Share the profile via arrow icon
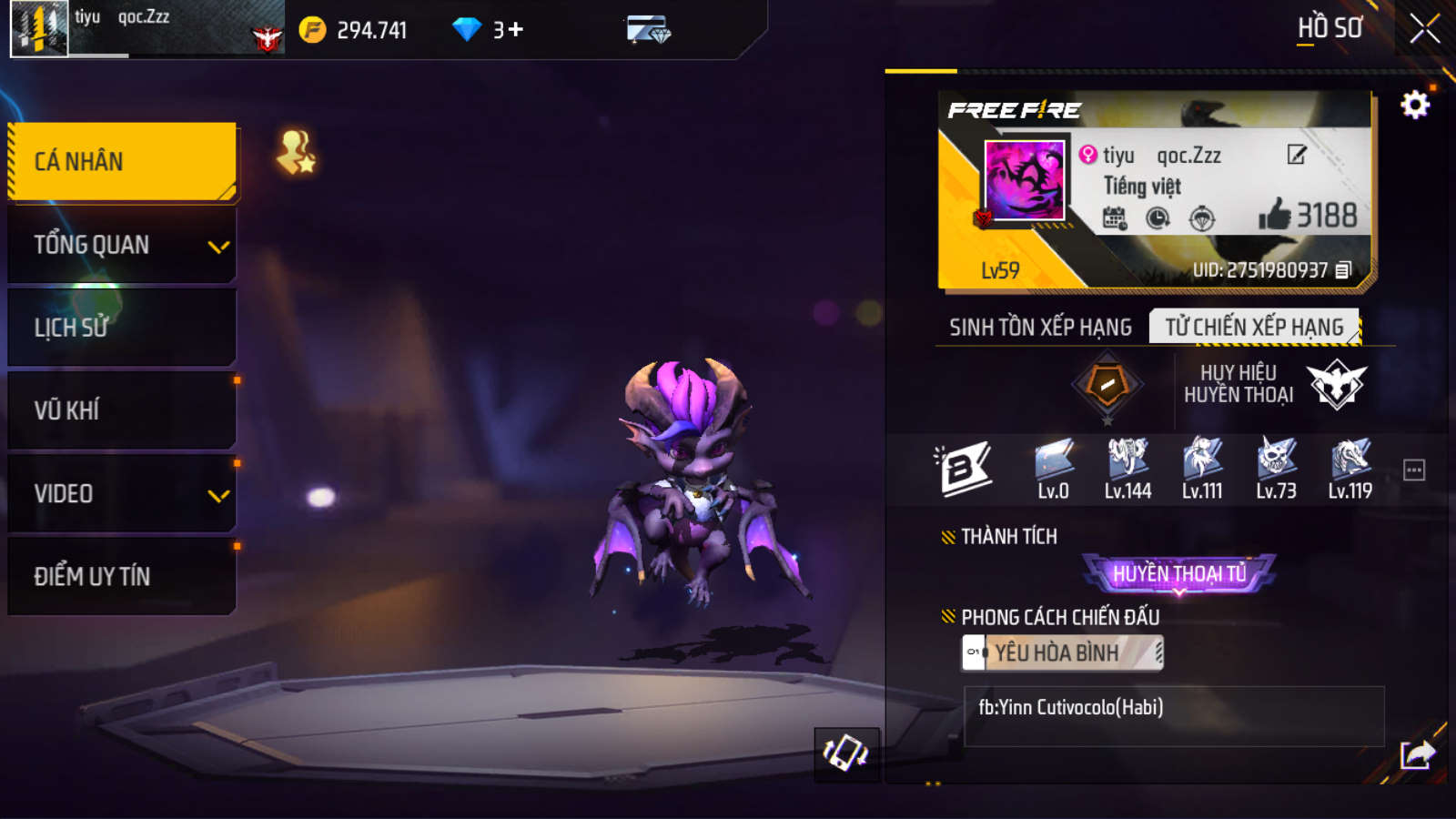 [1417, 754]
